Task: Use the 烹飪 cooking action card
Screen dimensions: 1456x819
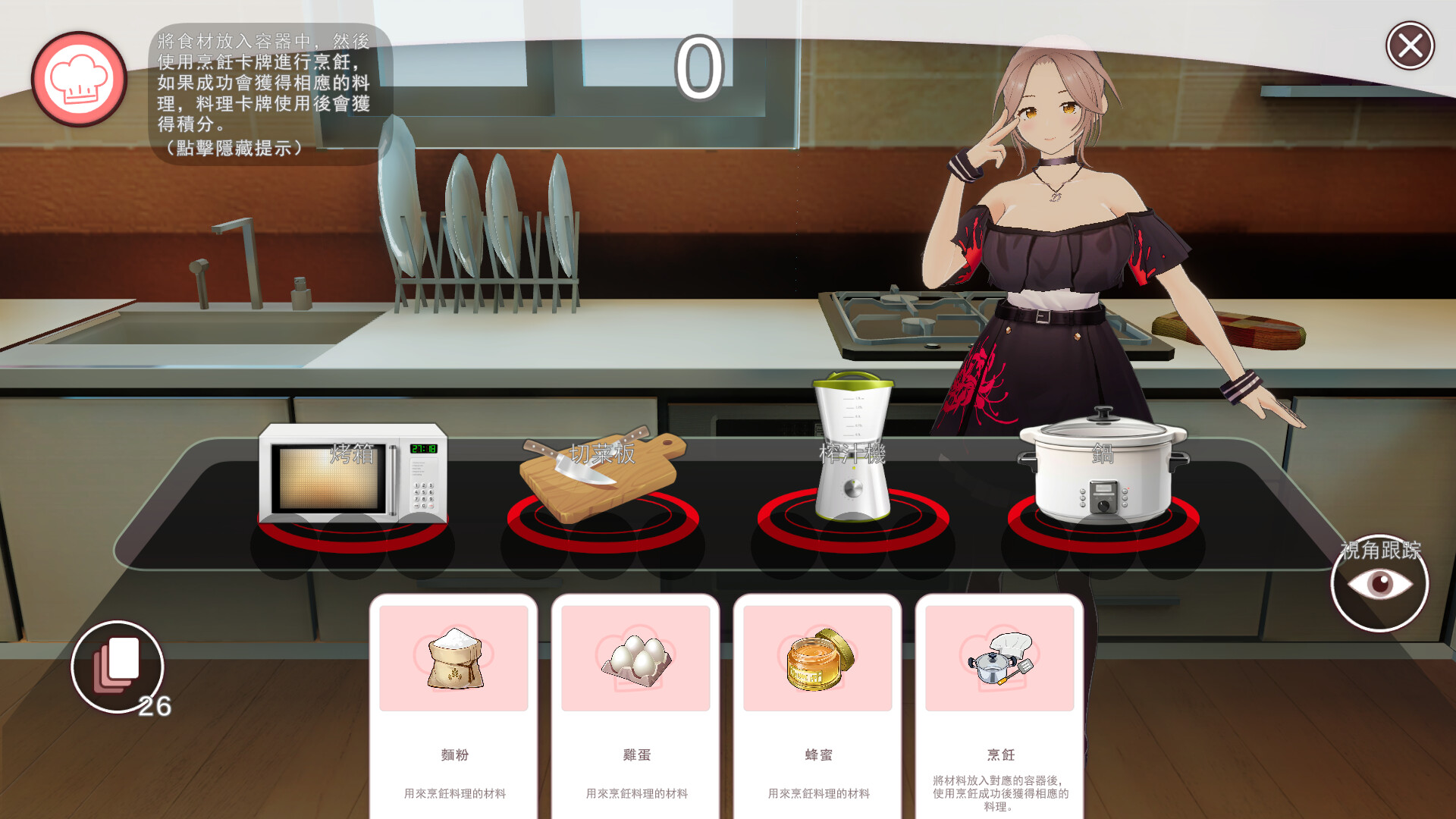Action: [999, 705]
